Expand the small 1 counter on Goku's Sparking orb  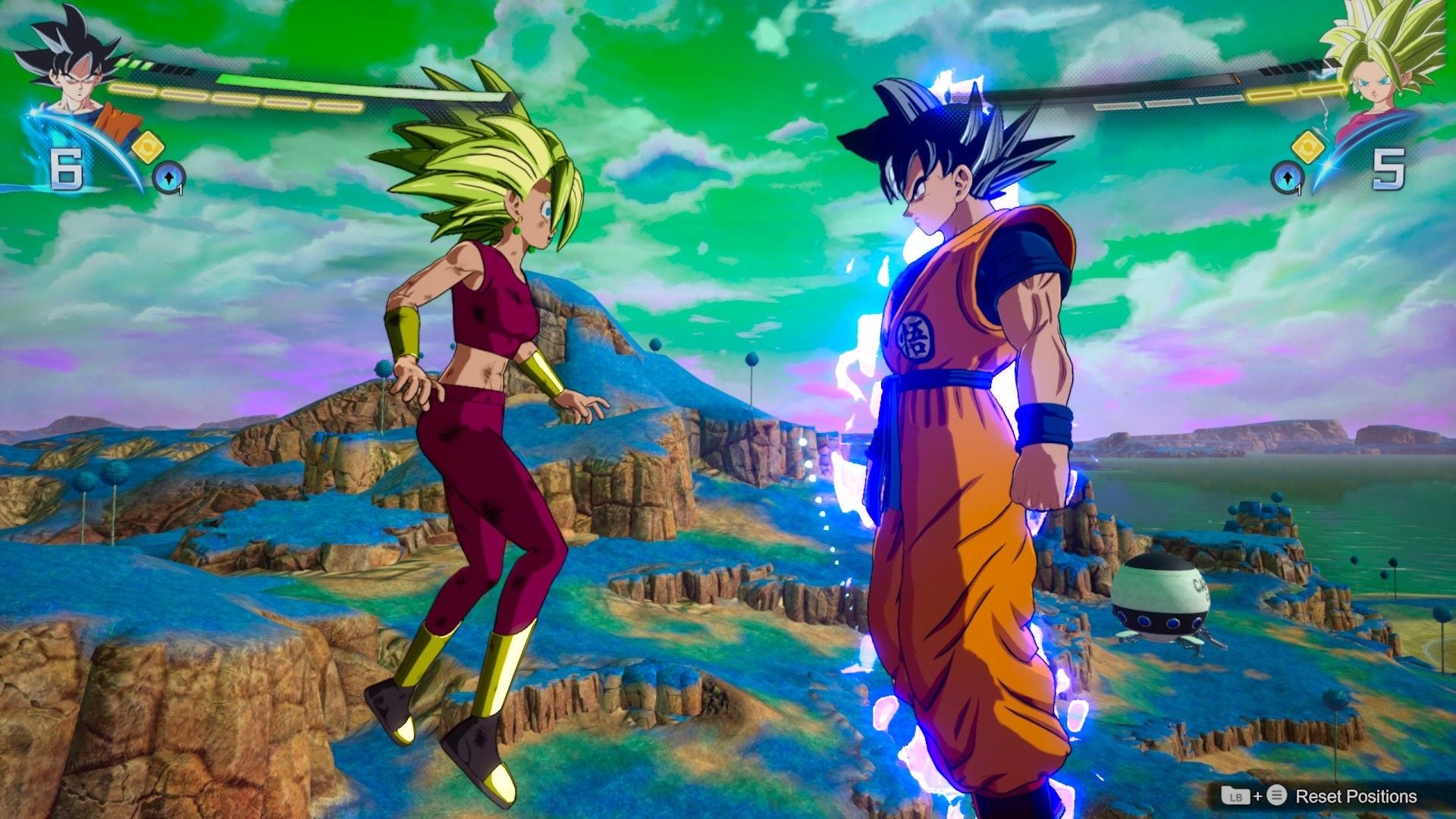click(x=180, y=190)
